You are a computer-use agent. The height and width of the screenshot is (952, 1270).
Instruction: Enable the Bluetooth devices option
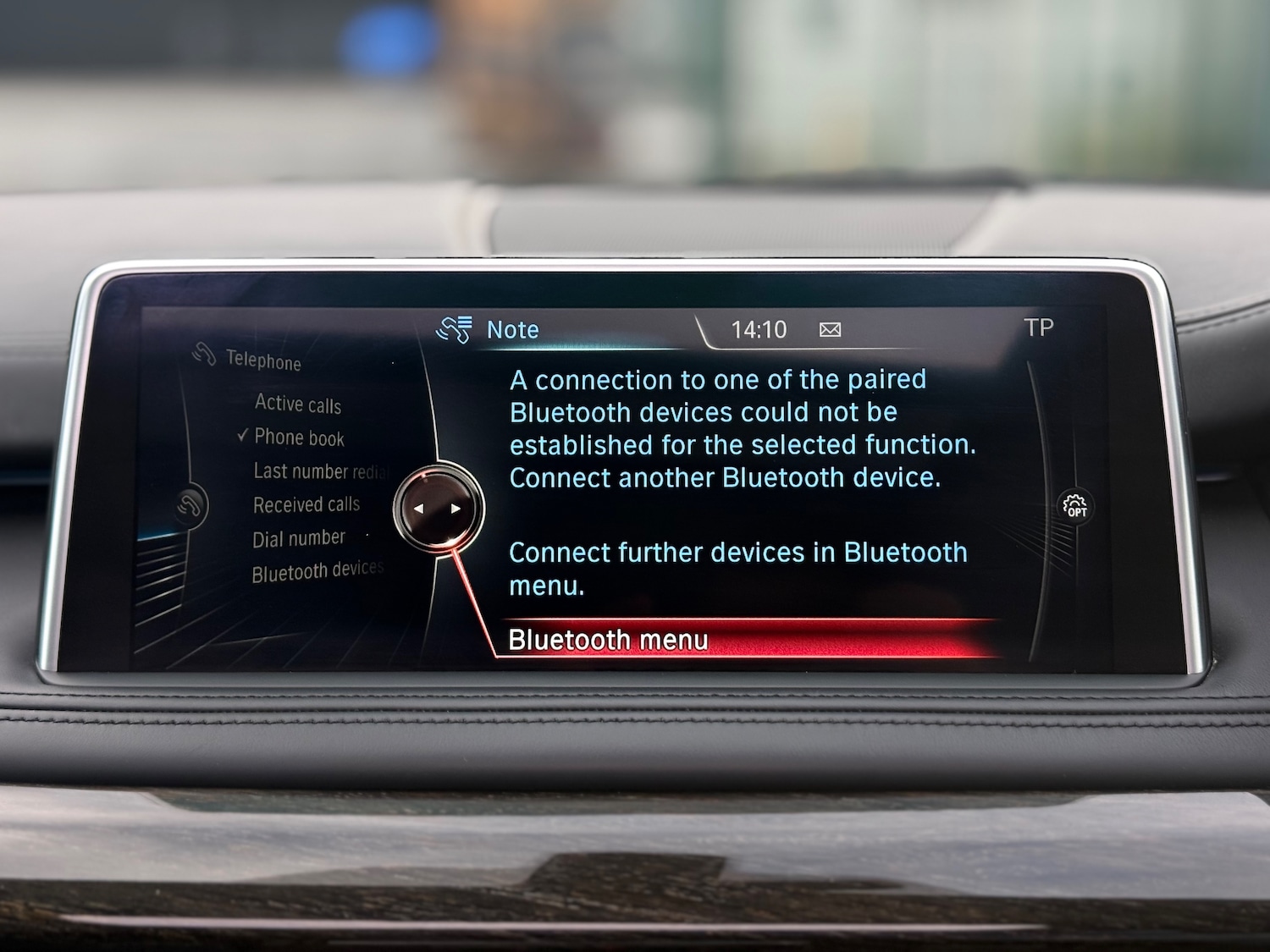click(318, 570)
